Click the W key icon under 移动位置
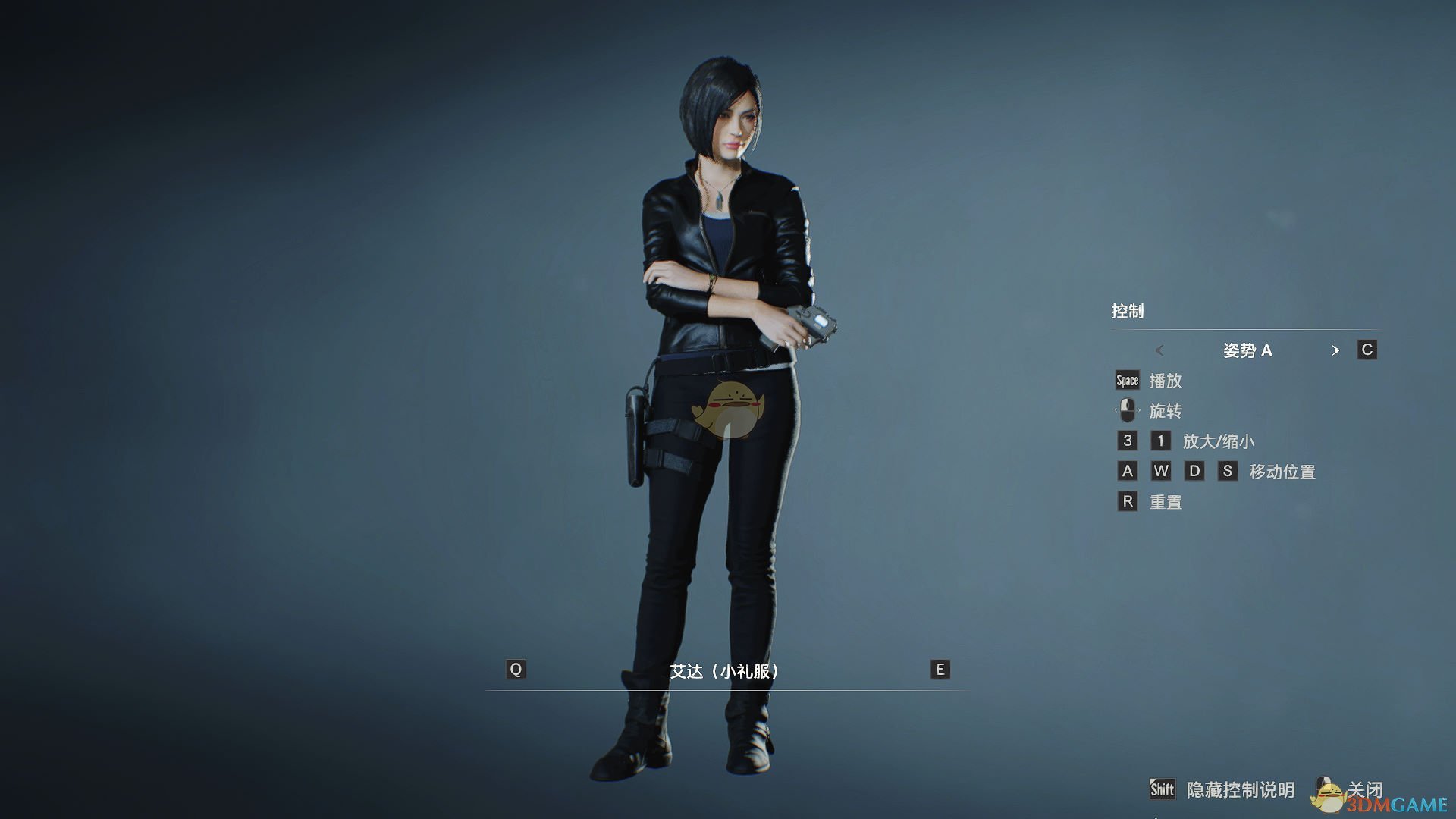The height and width of the screenshot is (819, 1456). (x=1162, y=471)
